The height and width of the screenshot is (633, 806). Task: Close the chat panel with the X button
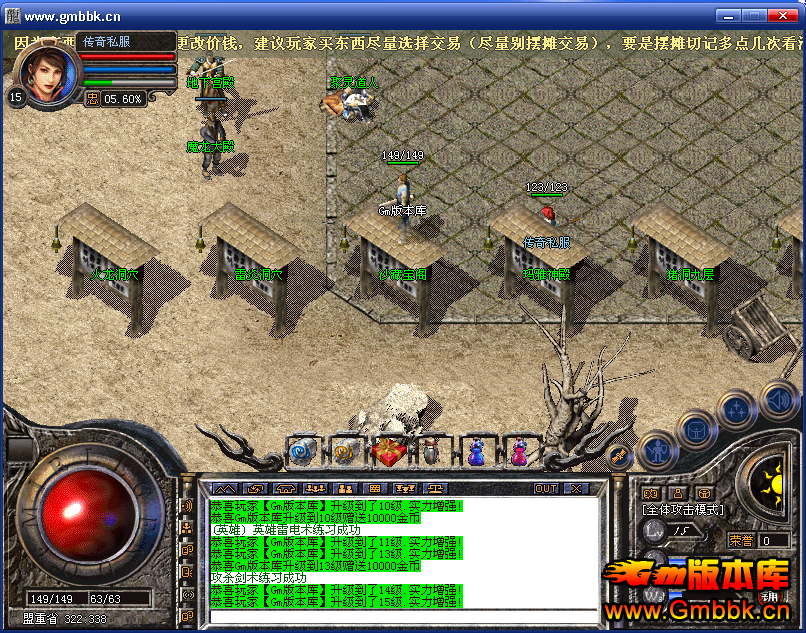click(575, 488)
